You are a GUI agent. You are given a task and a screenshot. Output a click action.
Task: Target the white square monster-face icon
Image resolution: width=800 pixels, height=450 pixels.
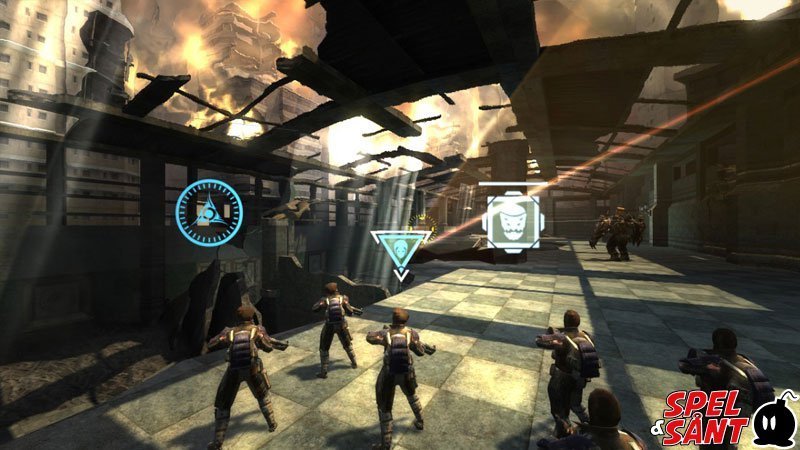click(512, 216)
